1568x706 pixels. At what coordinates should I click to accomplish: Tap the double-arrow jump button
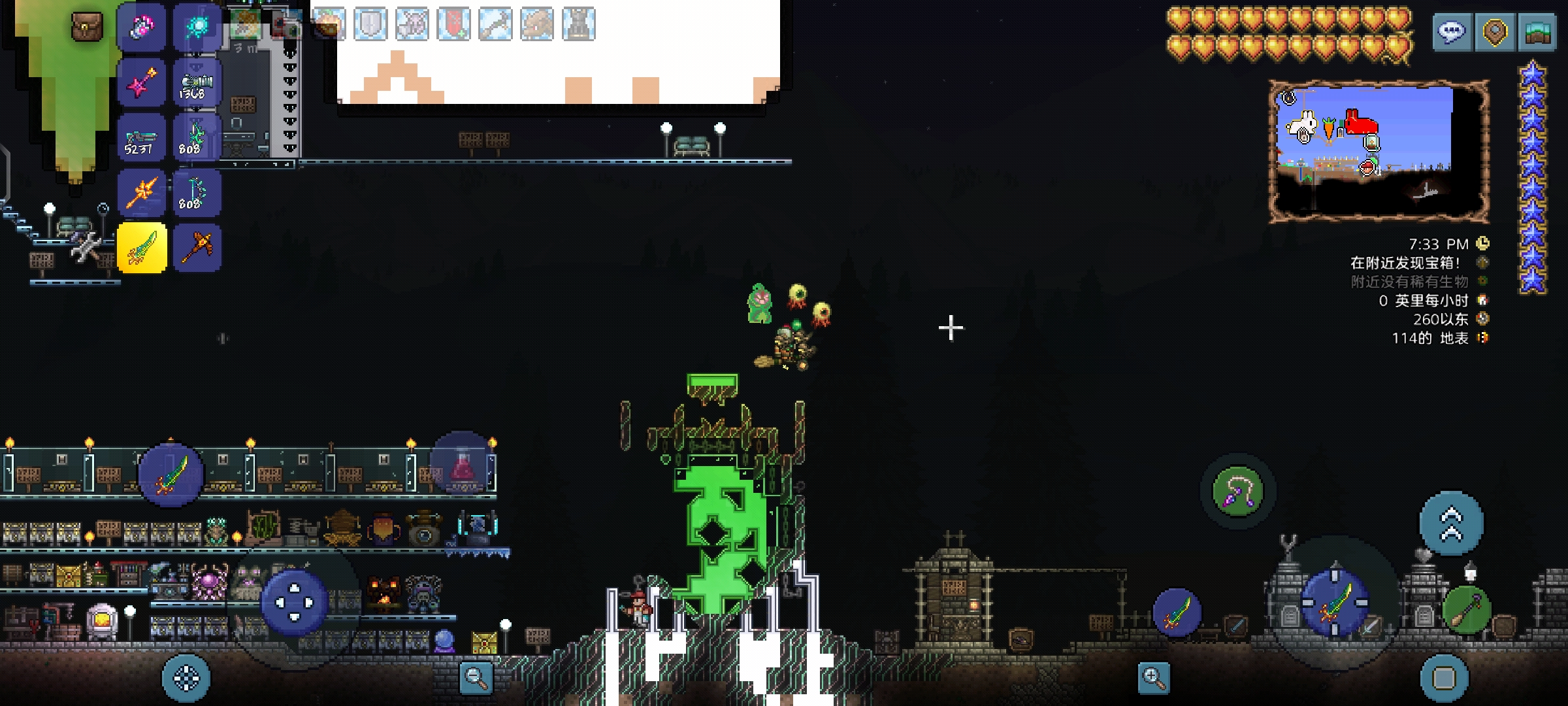1451,524
